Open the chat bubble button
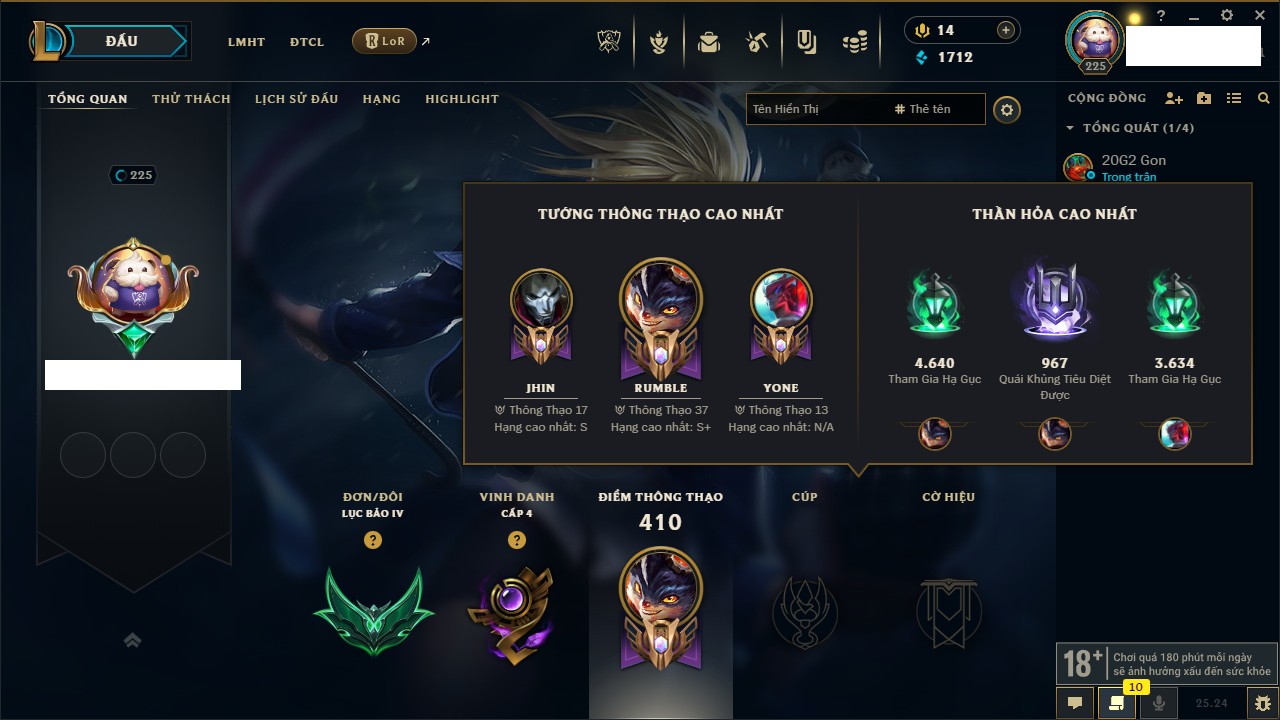Screen dimensions: 1280x720 pos(1075,702)
